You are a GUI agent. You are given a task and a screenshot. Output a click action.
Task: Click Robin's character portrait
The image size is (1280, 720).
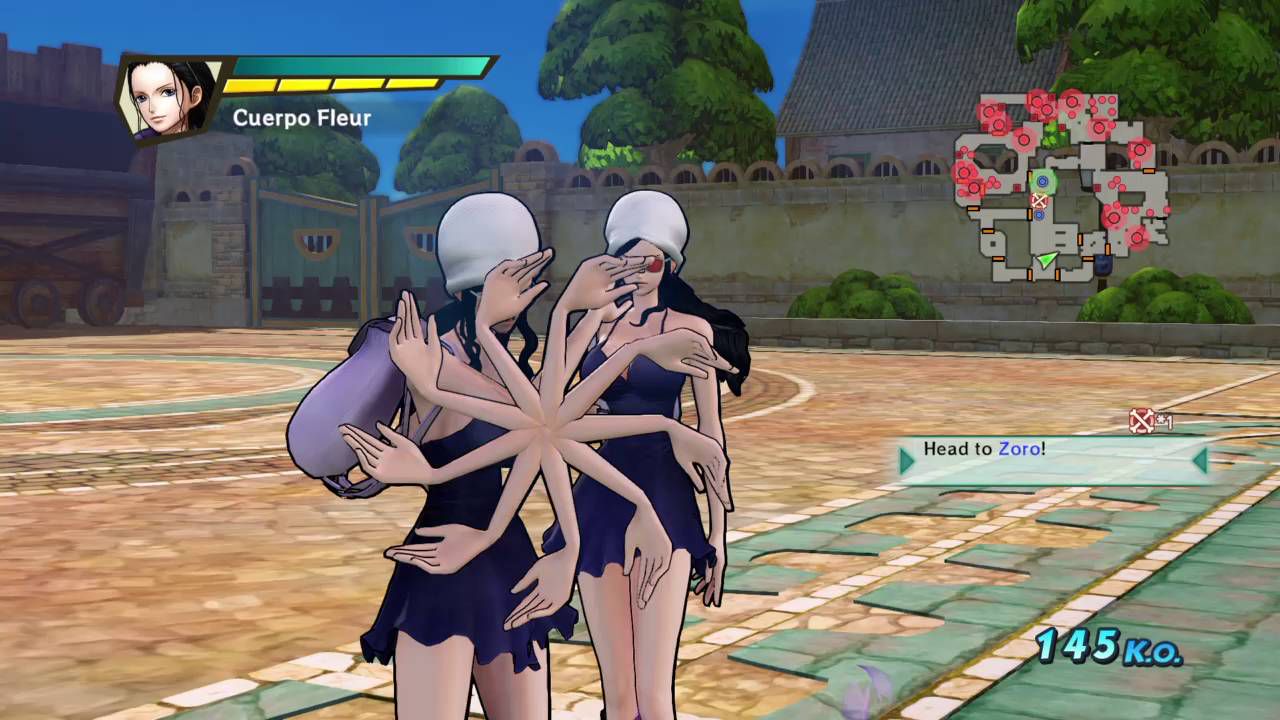point(168,98)
